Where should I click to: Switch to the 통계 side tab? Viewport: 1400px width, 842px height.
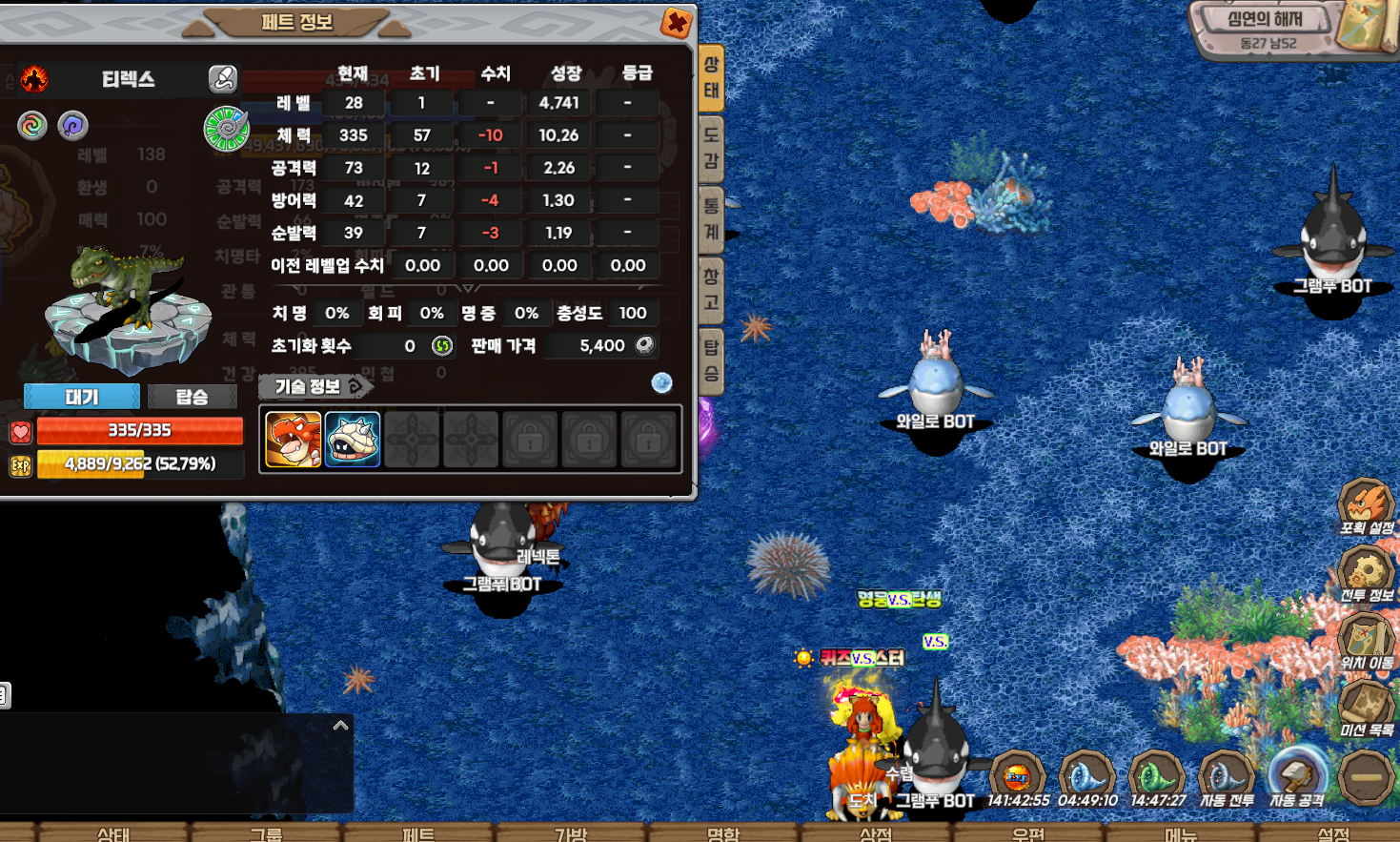click(711, 219)
